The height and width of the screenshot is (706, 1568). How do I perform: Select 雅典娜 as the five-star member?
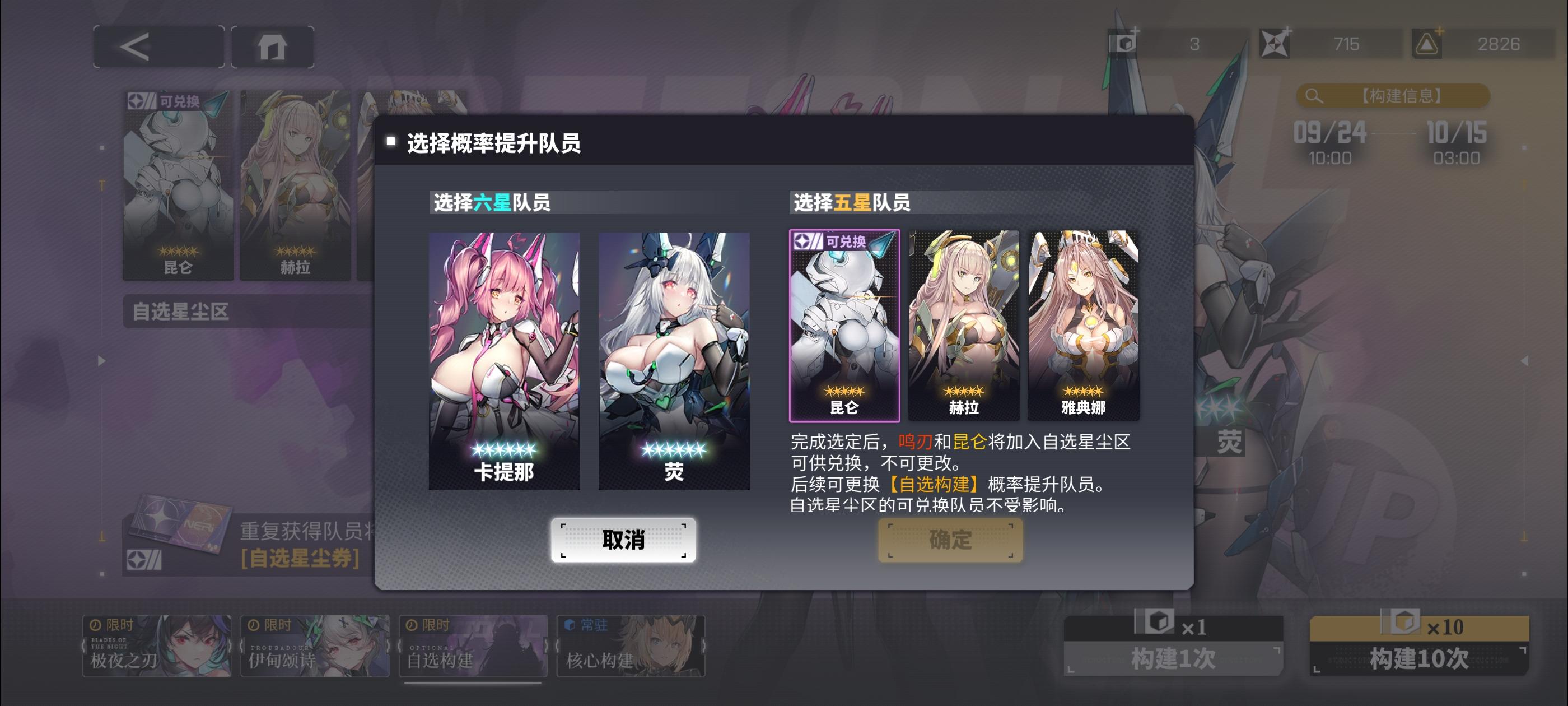(x=1083, y=323)
